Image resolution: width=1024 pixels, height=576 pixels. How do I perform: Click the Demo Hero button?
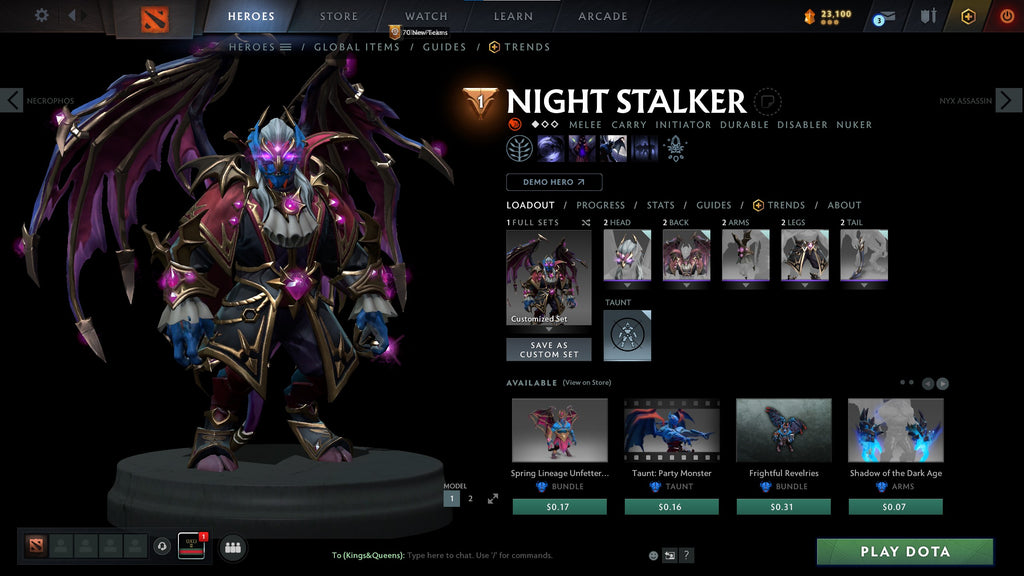554,182
